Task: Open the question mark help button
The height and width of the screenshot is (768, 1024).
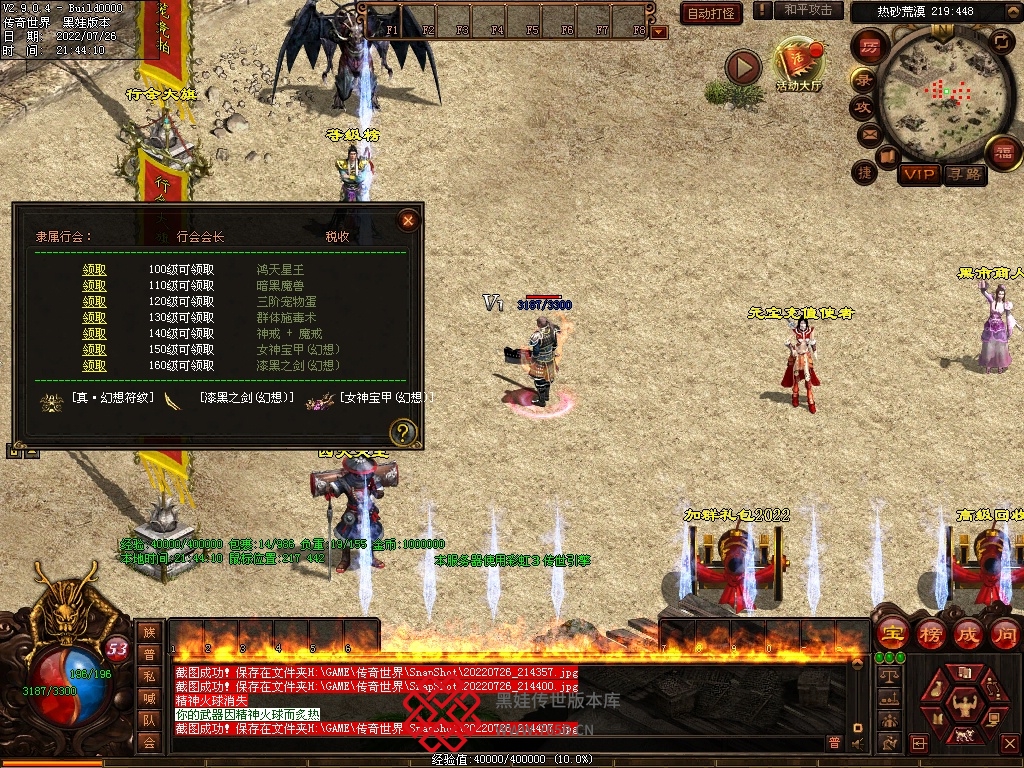Action: [403, 432]
